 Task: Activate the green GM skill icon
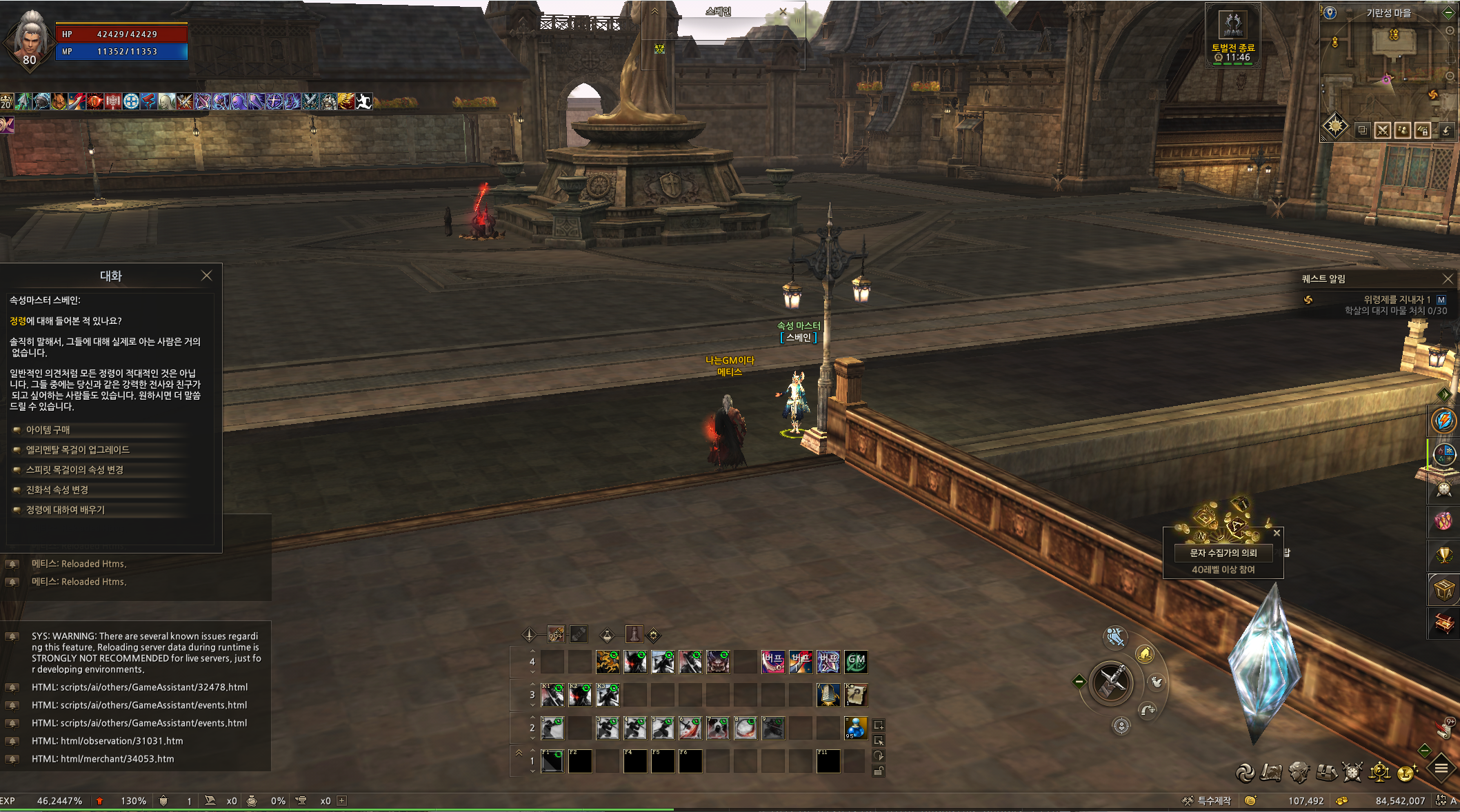(x=856, y=662)
